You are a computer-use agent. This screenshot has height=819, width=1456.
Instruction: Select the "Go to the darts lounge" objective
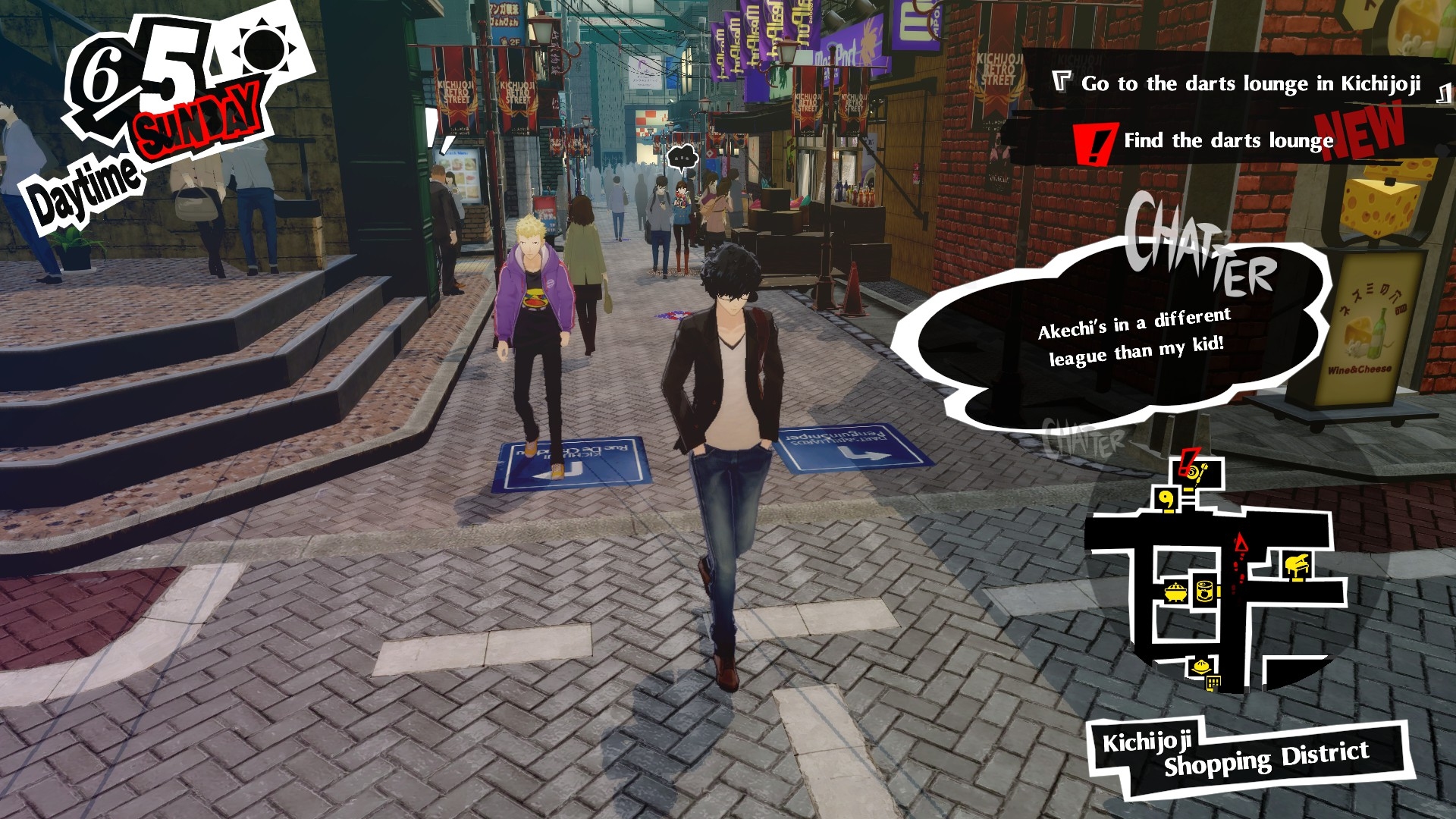click(x=1250, y=83)
